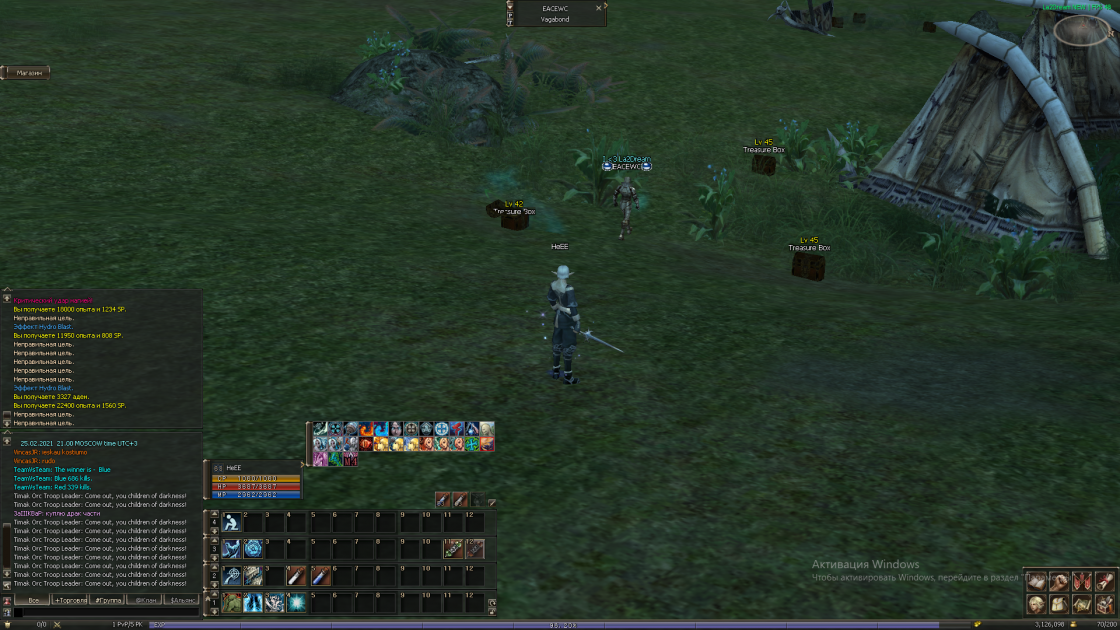
Task: Switch to the Все chat tab
Action: coord(33,600)
